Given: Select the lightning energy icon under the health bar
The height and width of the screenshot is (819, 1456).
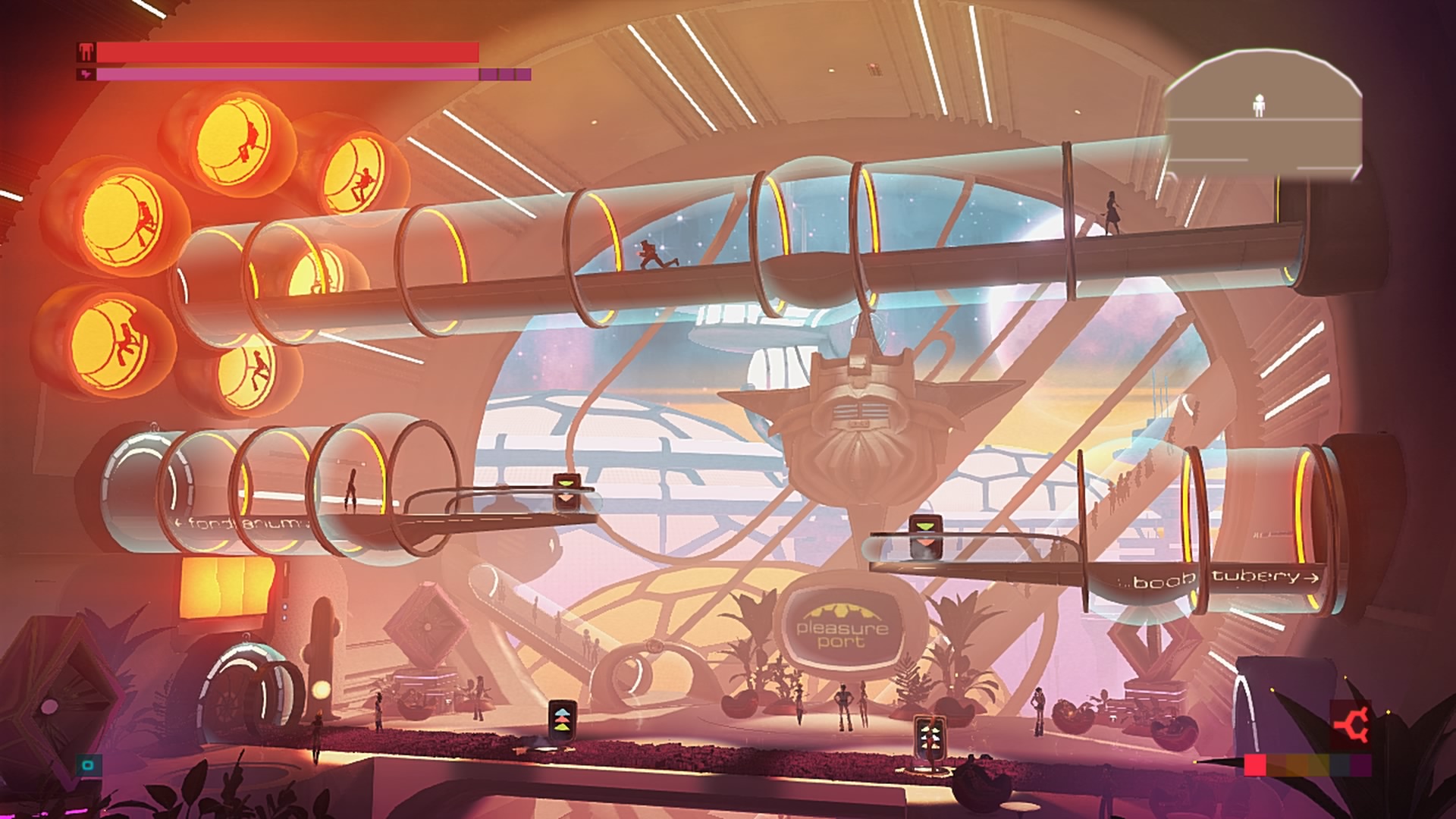Looking at the screenshot, I should click(x=86, y=74).
